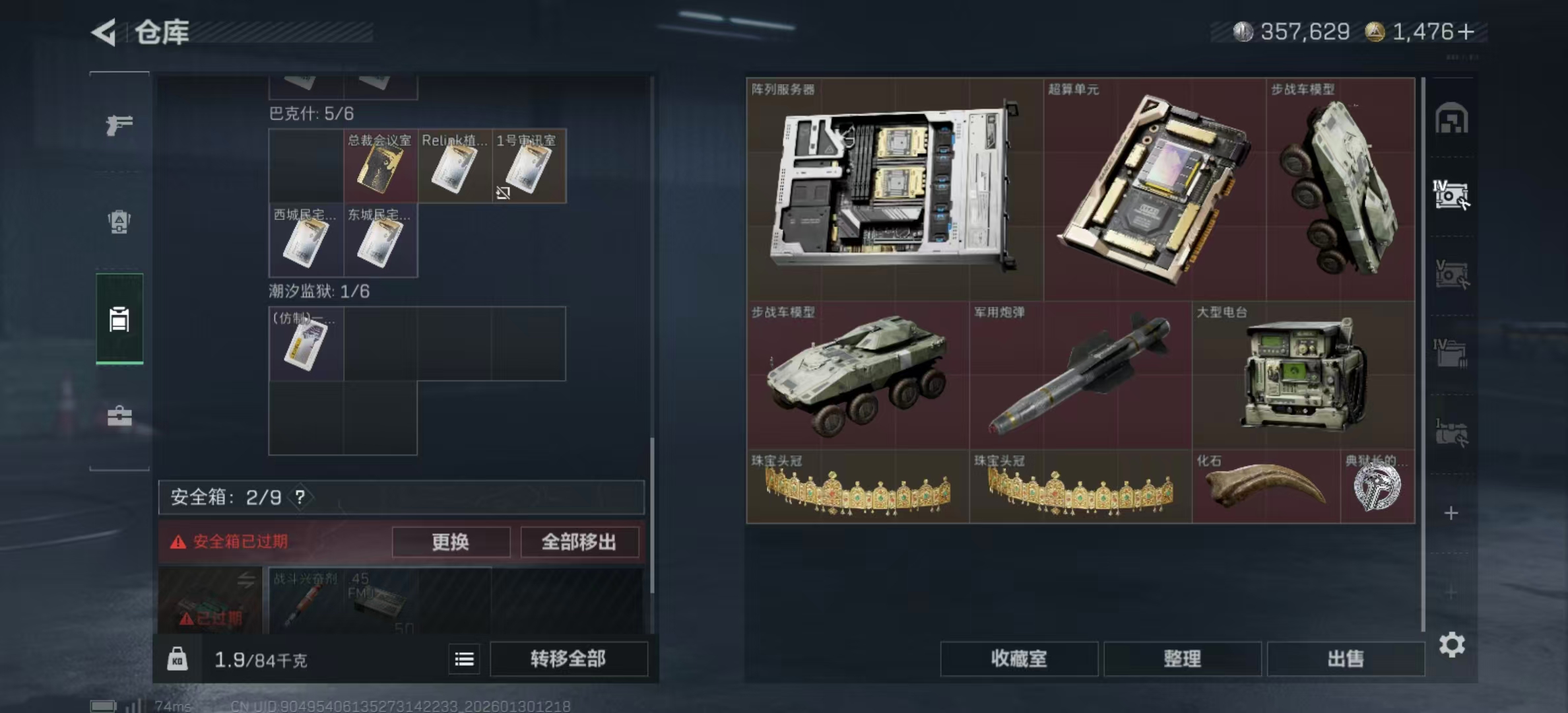The height and width of the screenshot is (713, 1568).
Task: Toggle the list view icon next to 转移全部
Action: click(464, 659)
